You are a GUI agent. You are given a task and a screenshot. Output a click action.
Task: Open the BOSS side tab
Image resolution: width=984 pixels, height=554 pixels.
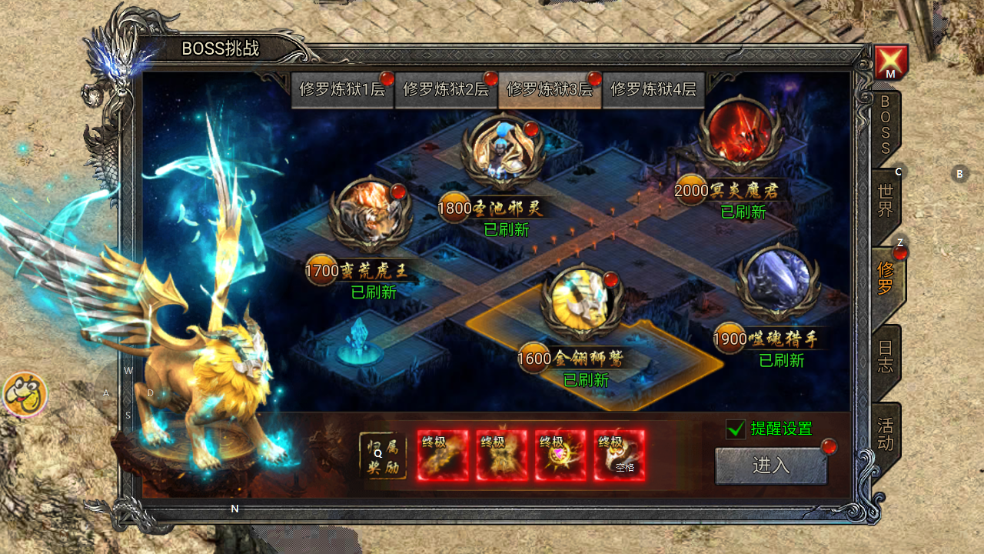coord(886,125)
